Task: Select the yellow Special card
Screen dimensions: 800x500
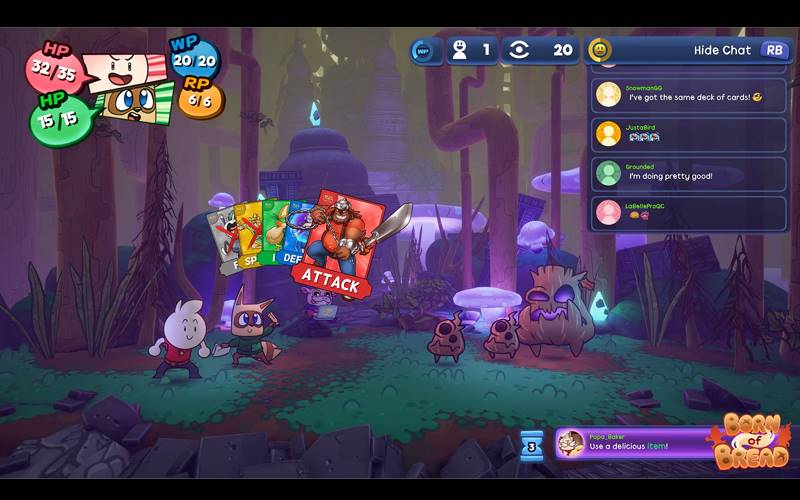Action: point(250,240)
